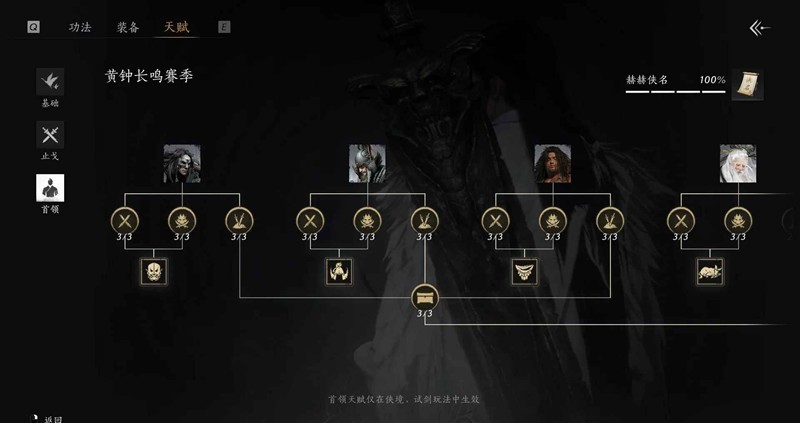Inspect the demon mask talent node

click(x=154, y=271)
